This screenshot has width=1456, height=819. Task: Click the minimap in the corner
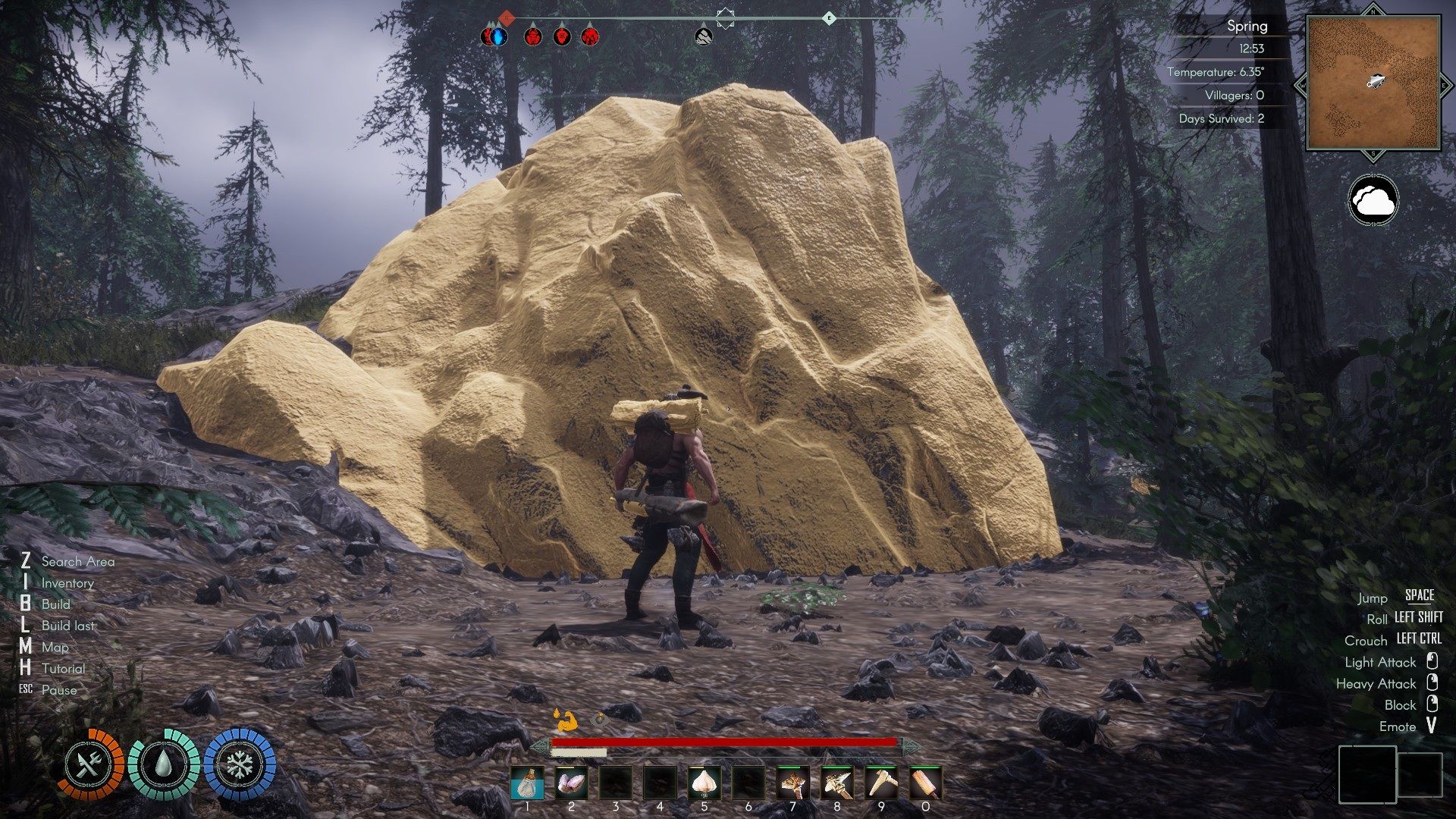click(1373, 83)
